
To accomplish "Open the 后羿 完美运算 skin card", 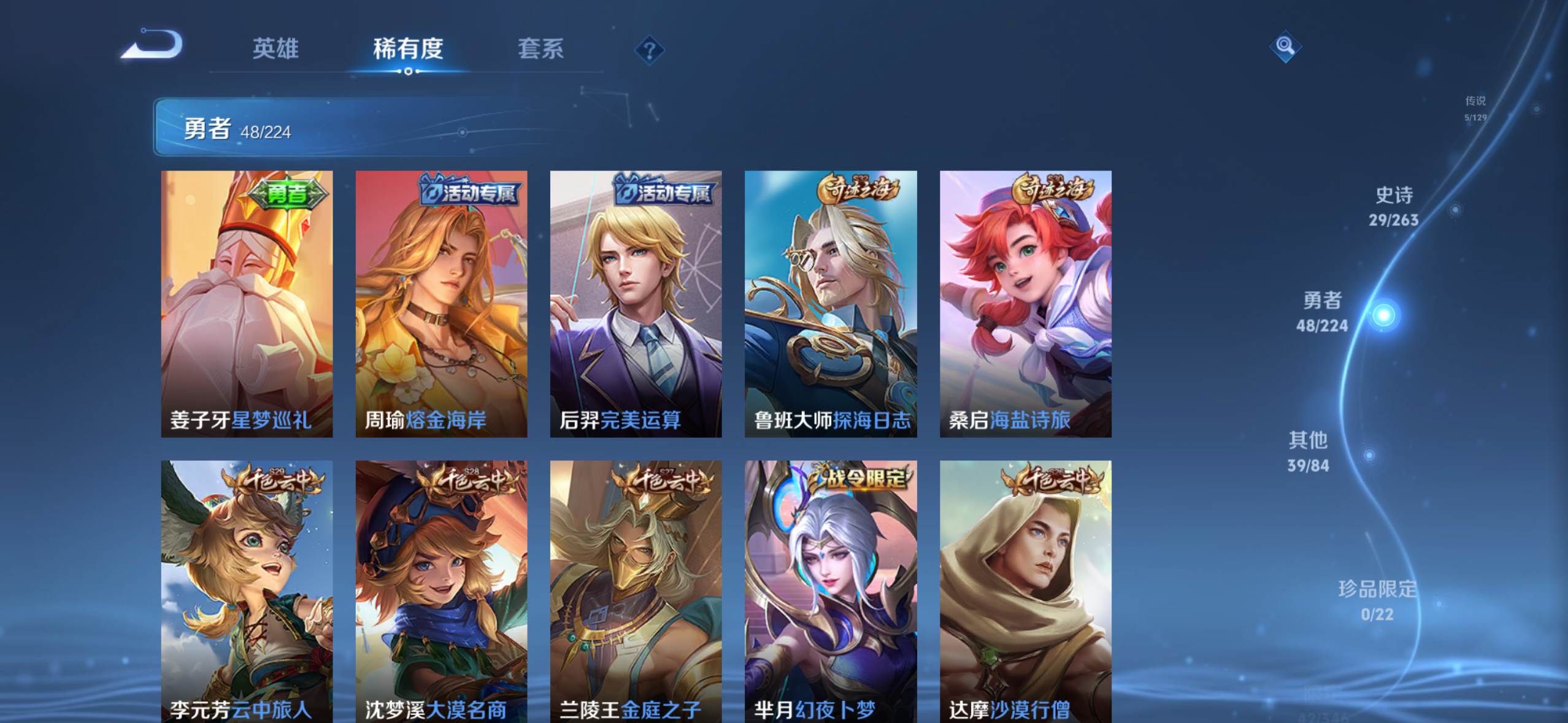I will (x=636, y=304).
